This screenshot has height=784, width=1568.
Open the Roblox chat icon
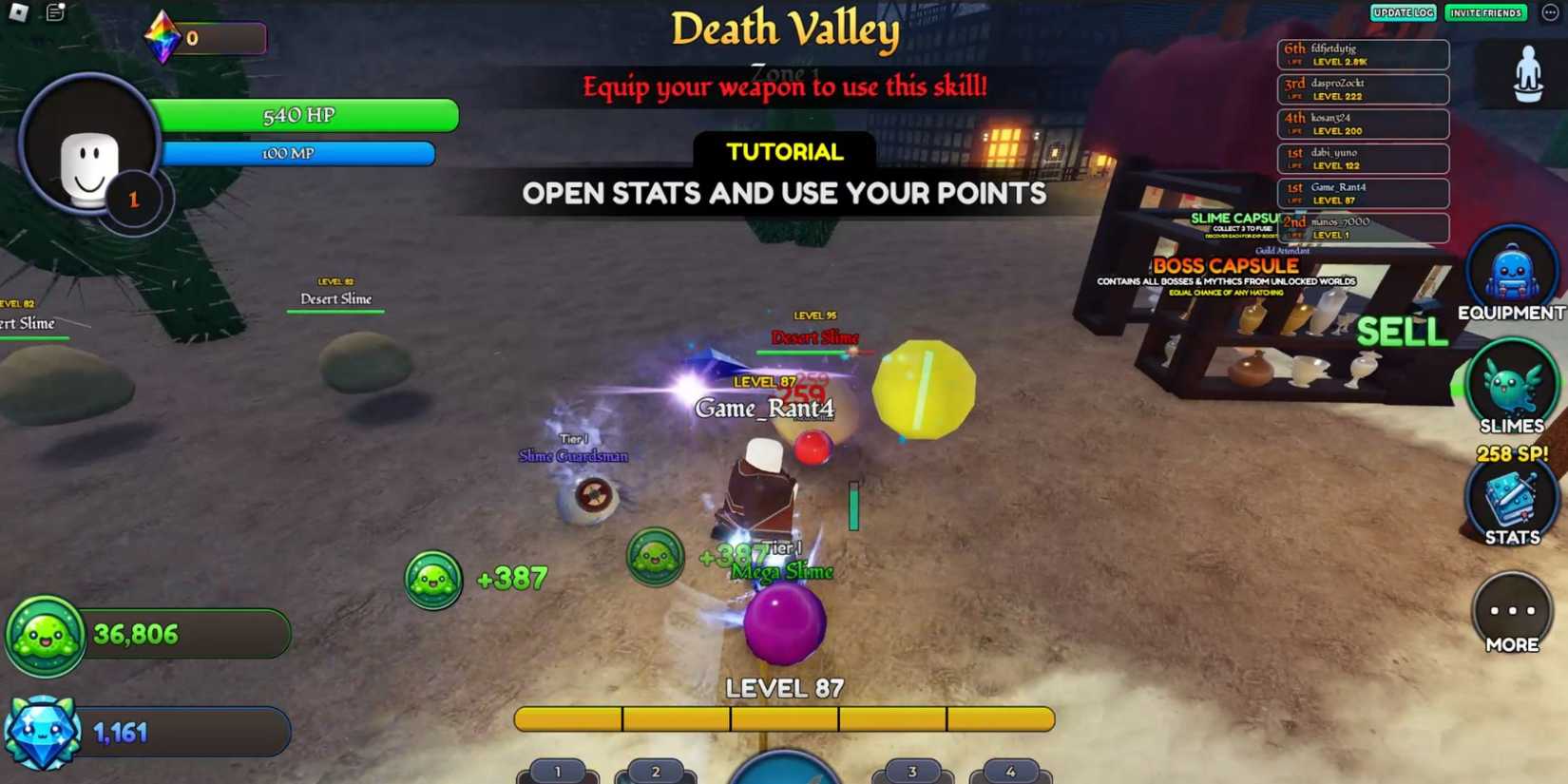pos(54,10)
